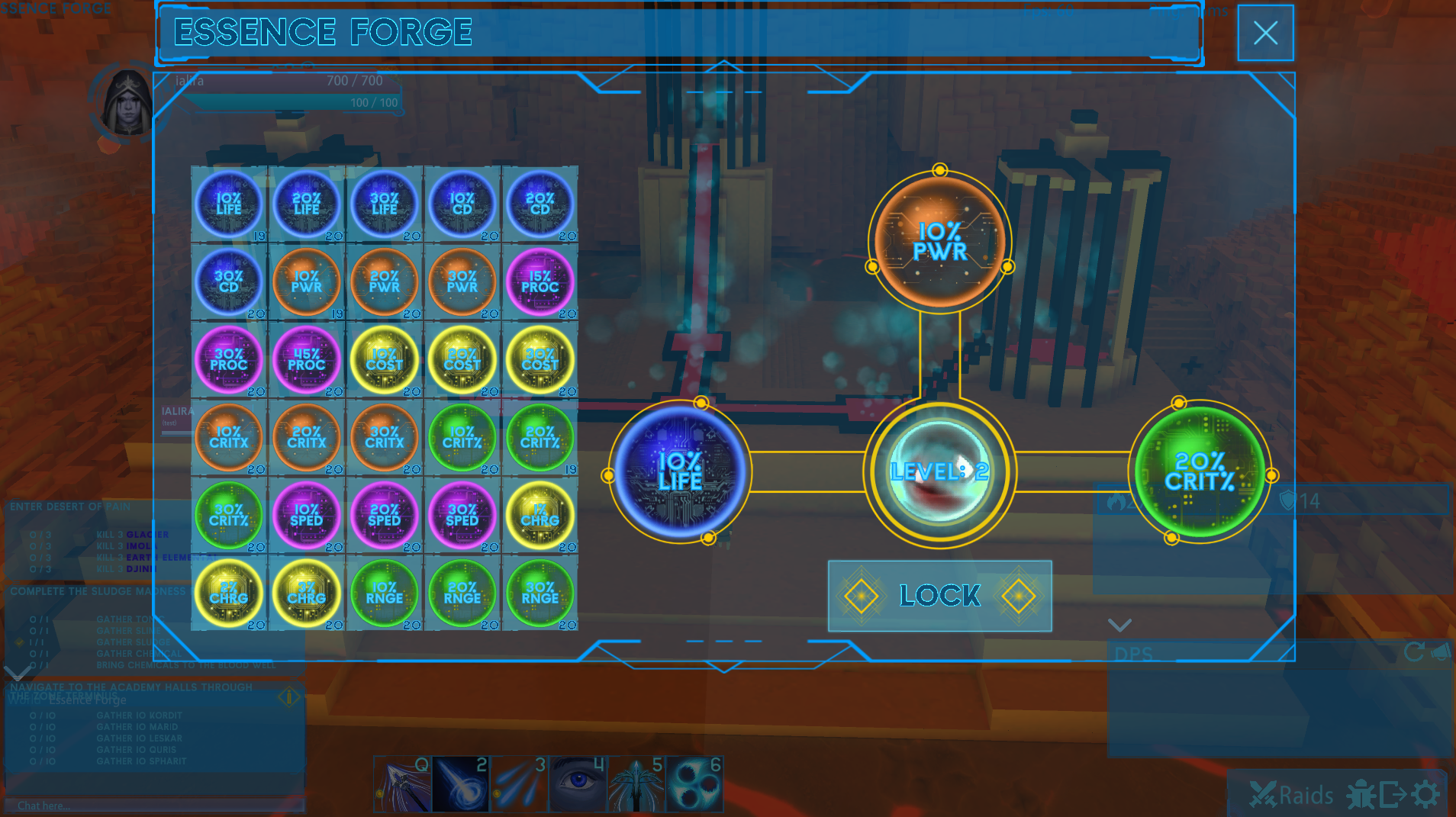1456x817 pixels.
Task: Click the refresh icon in the DPS panel
Action: pyautogui.click(x=1413, y=653)
